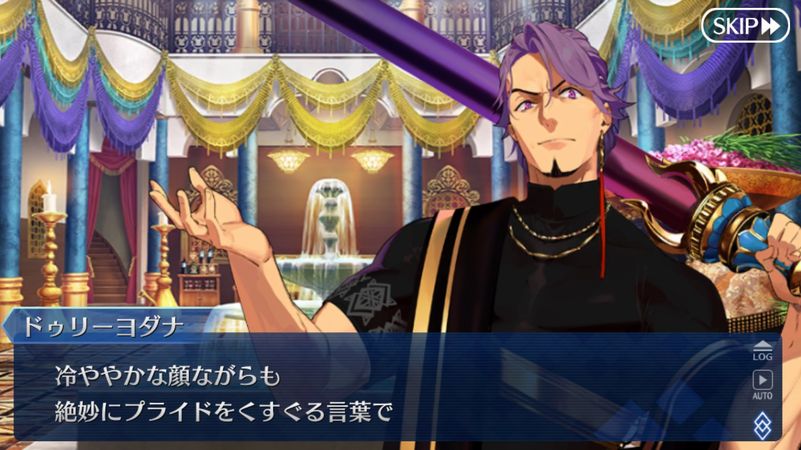Open the dialogue LOG
The height and width of the screenshot is (450, 801).
(x=762, y=349)
